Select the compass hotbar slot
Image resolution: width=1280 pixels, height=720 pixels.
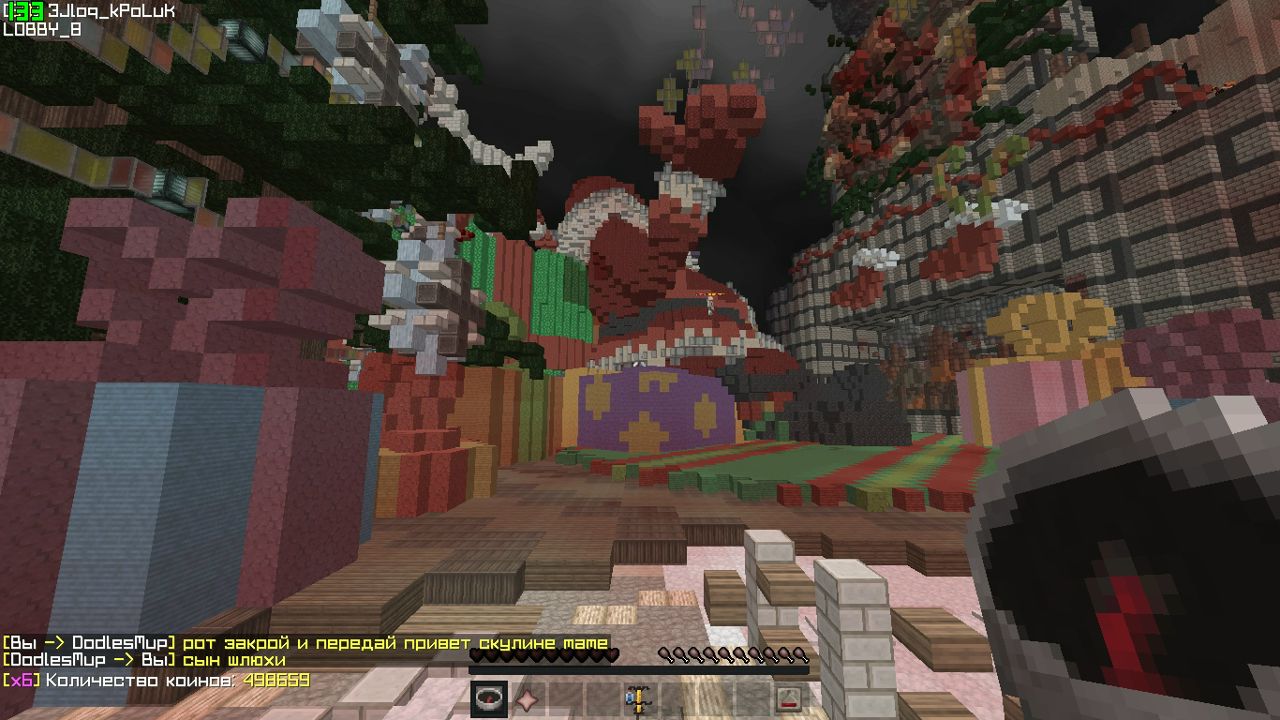pos(489,699)
